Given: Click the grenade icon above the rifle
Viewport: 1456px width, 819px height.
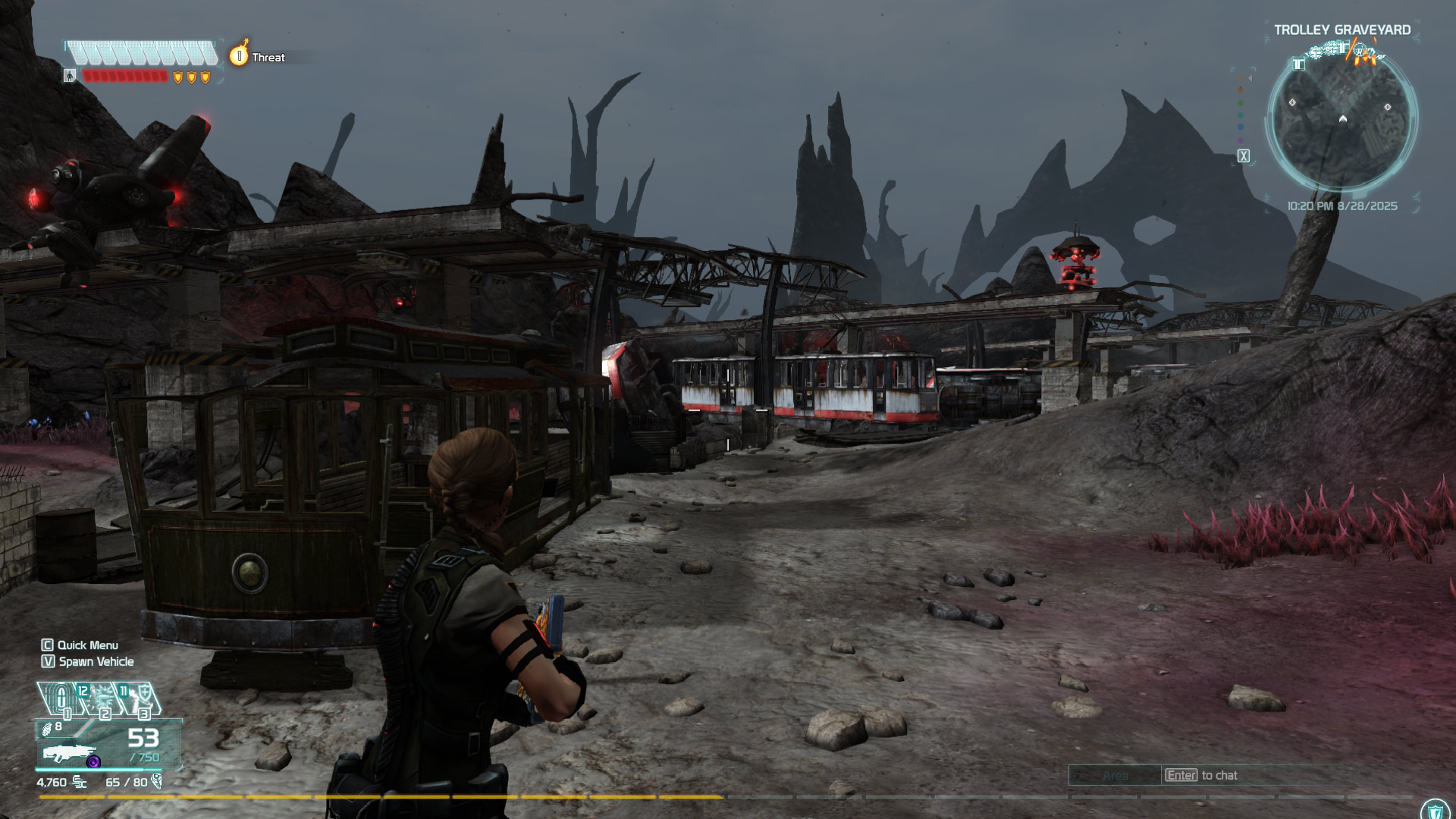Looking at the screenshot, I should click(47, 729).
